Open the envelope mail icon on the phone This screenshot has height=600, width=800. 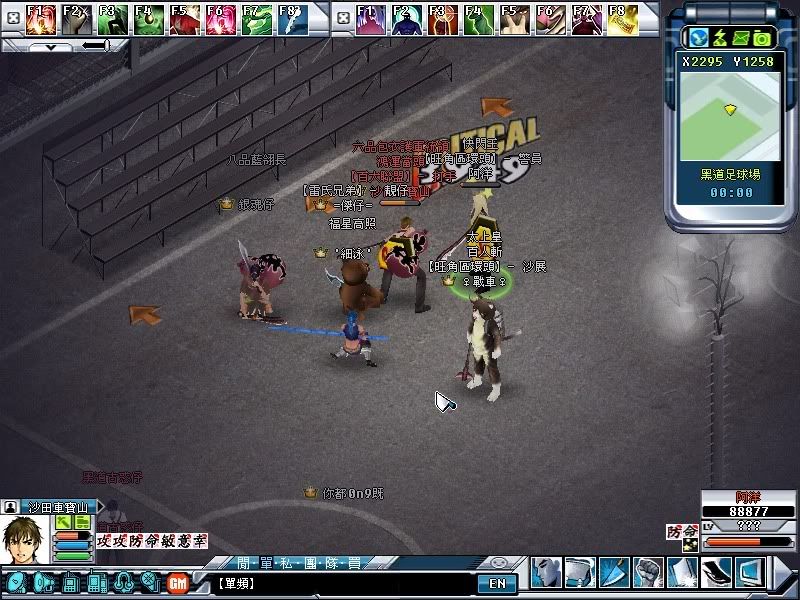pyautogui.click(x=741, y=38)
